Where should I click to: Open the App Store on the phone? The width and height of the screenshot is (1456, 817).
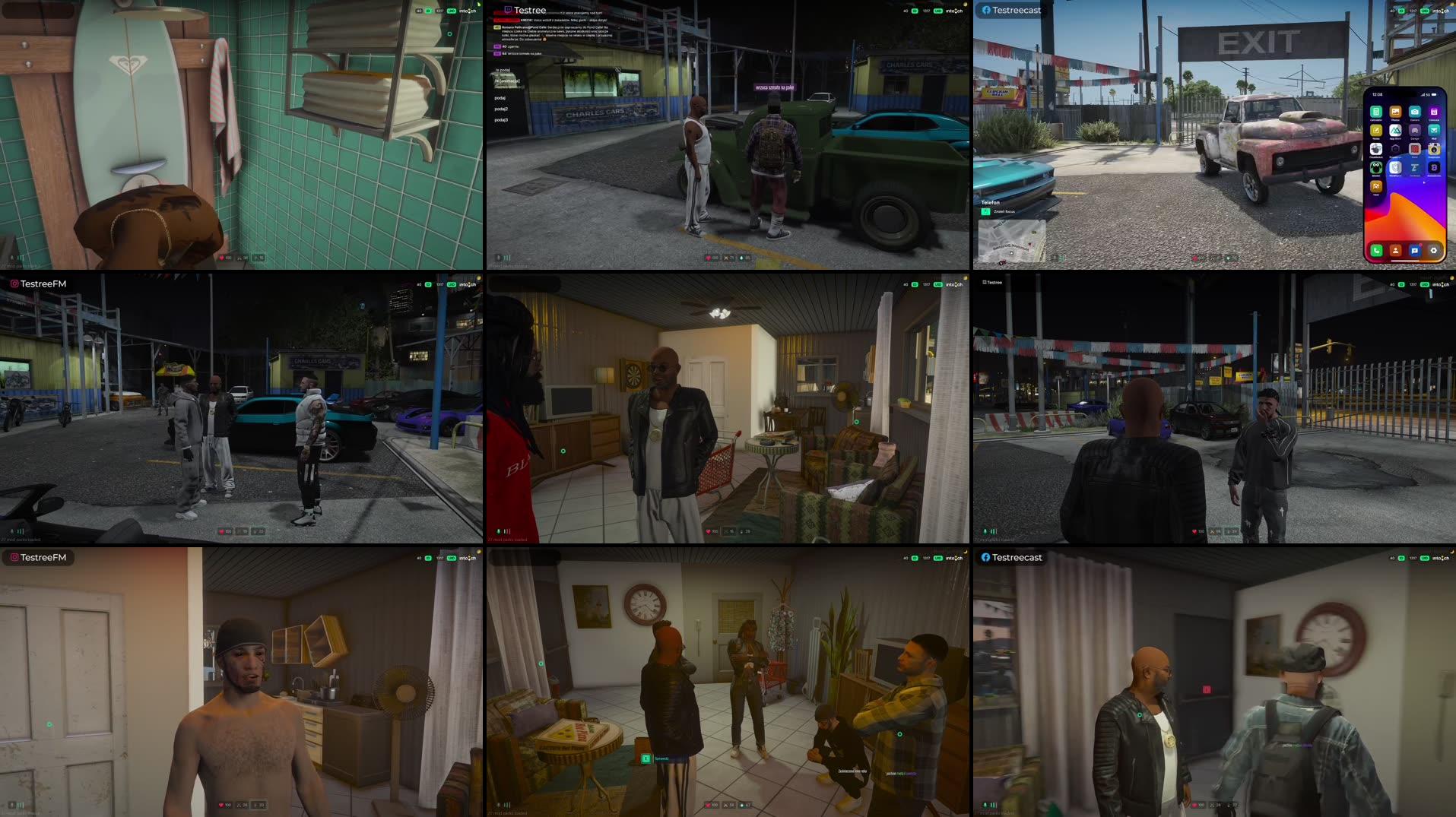1396,131
